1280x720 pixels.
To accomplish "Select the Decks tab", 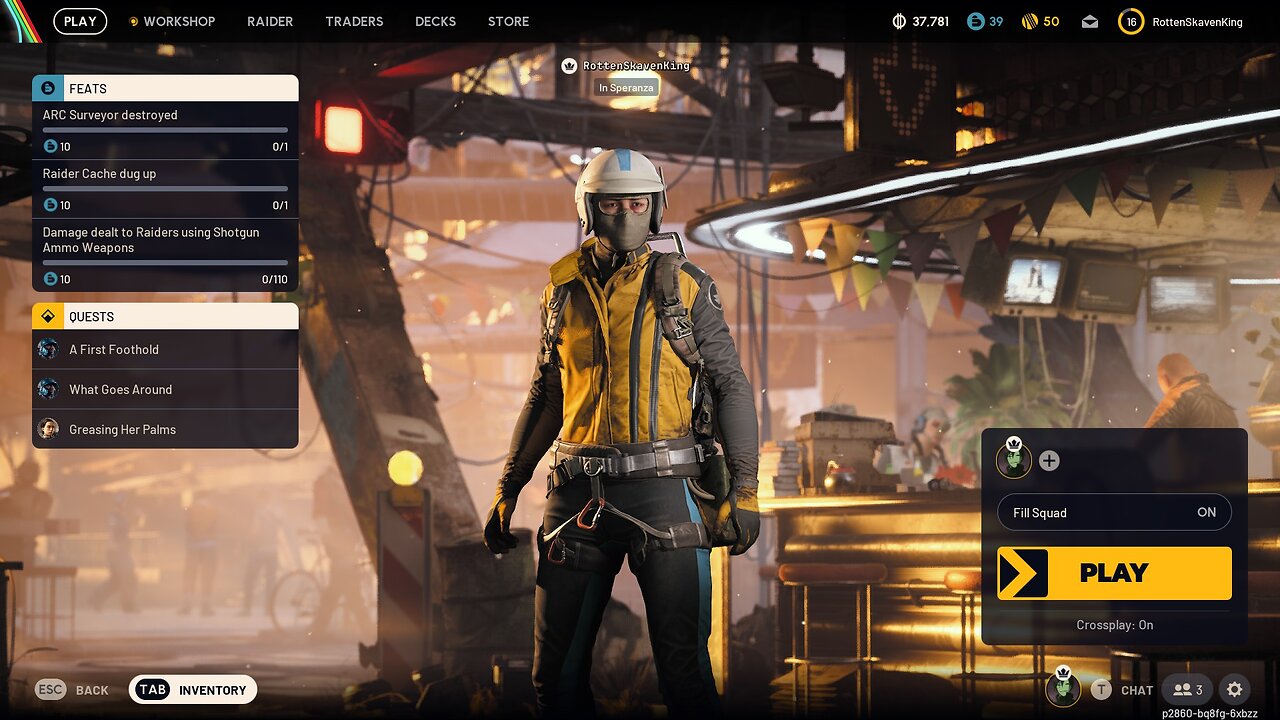I will pos(435,21).
